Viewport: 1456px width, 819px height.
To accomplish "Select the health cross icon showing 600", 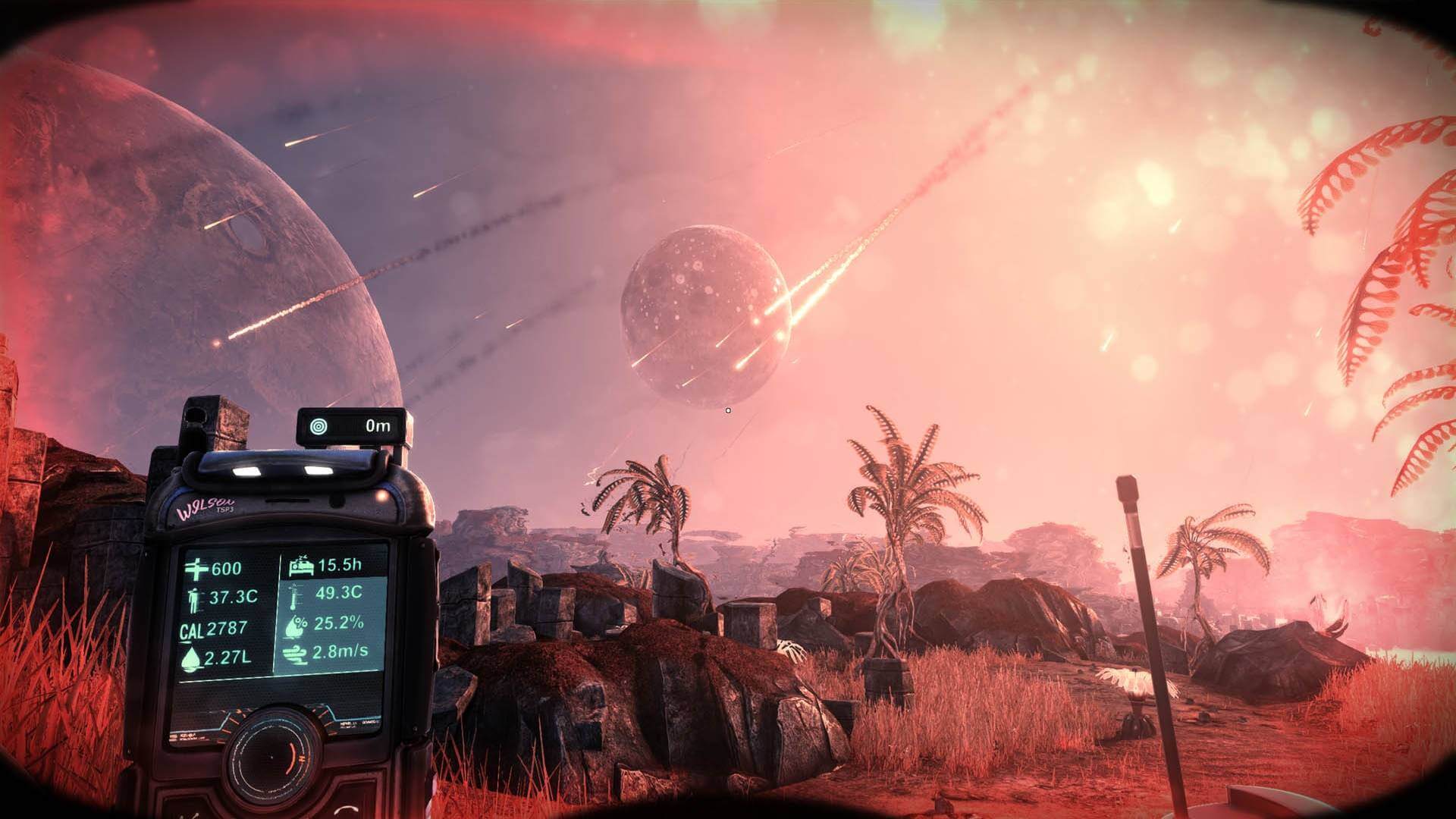I will [199, 568].
